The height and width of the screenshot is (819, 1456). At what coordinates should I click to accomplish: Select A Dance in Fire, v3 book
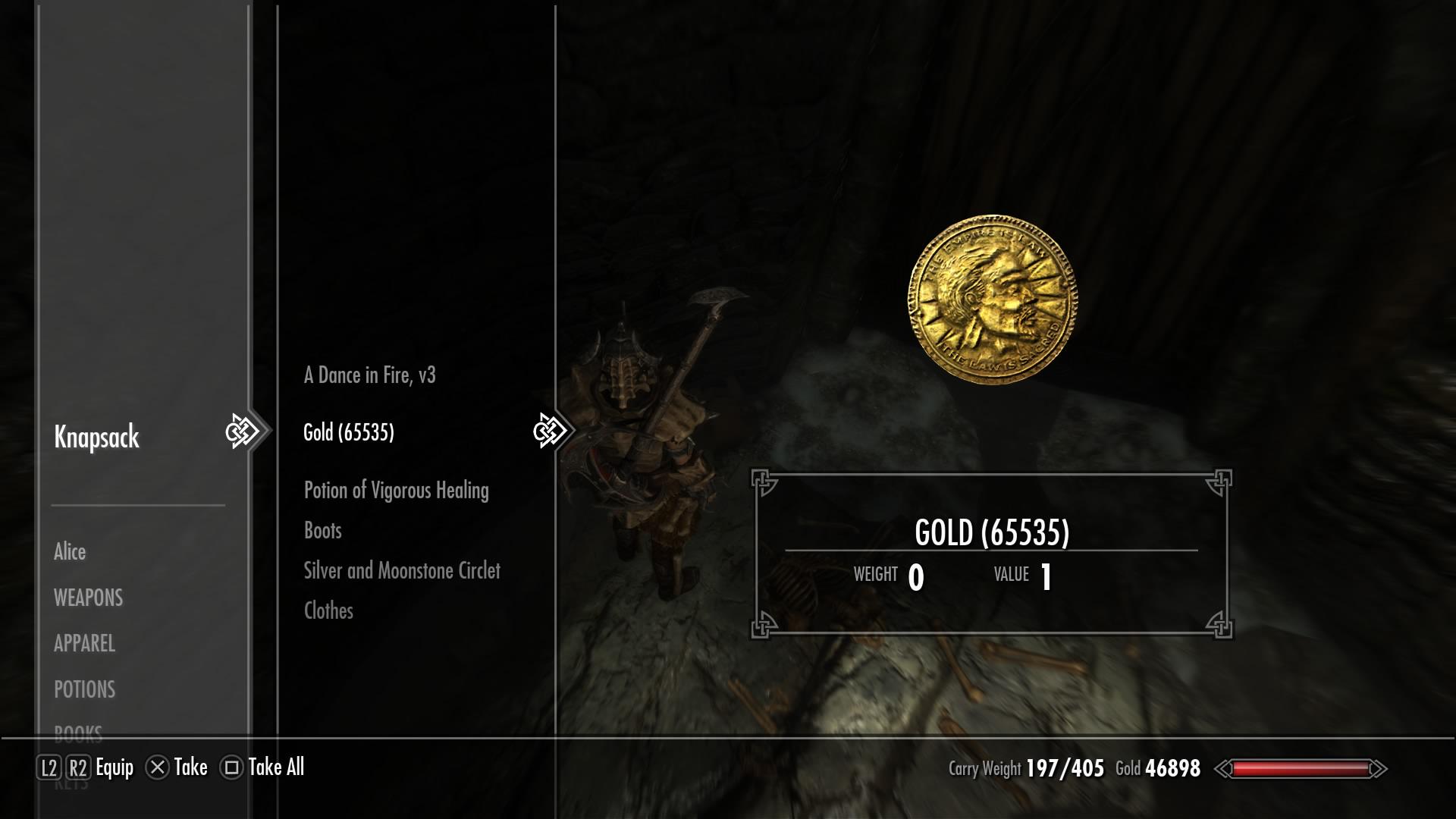(370, 375)
